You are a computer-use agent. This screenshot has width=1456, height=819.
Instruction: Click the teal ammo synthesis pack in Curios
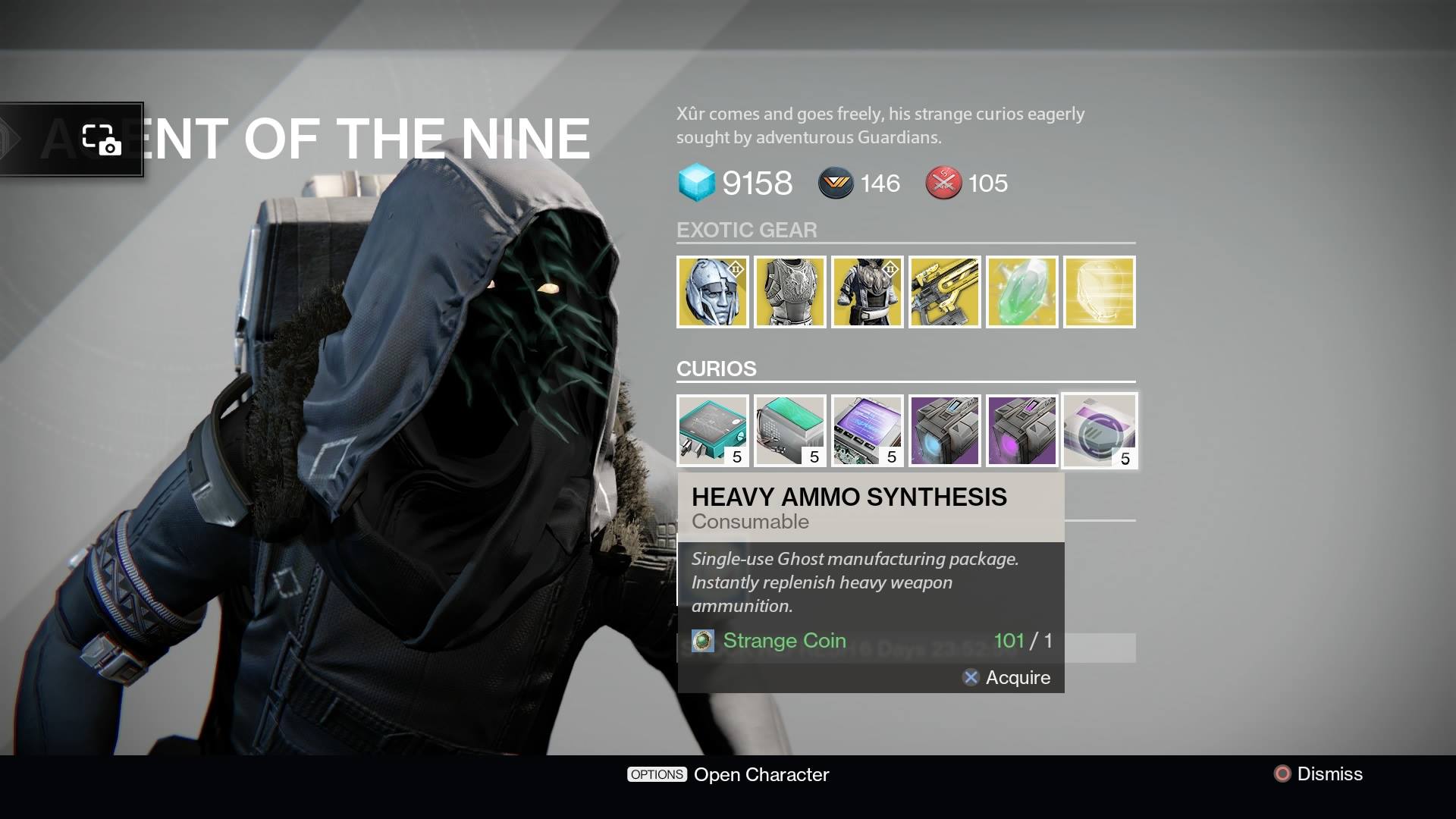(714, 430)
